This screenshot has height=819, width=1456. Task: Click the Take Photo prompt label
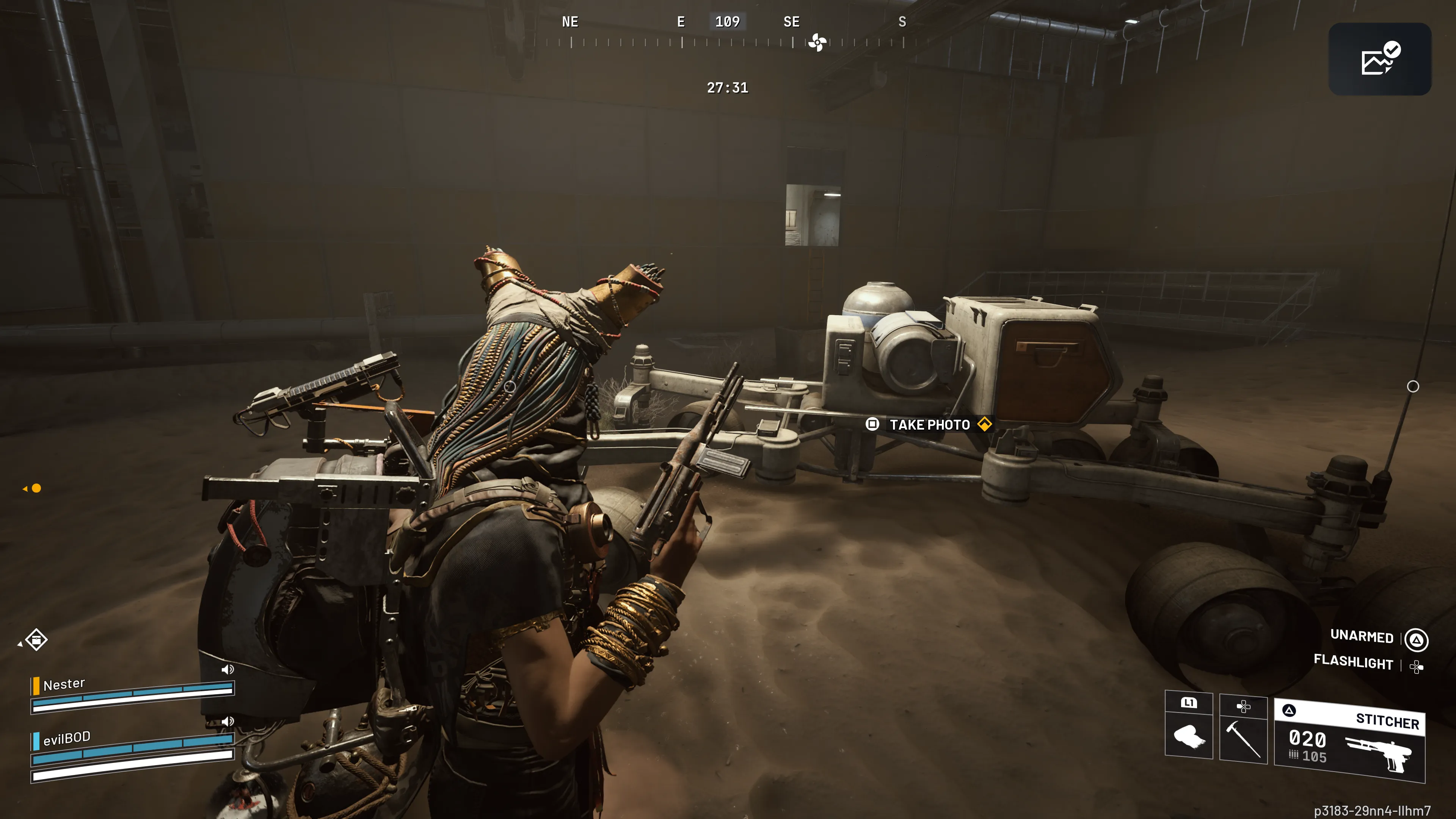click(930, 425)
